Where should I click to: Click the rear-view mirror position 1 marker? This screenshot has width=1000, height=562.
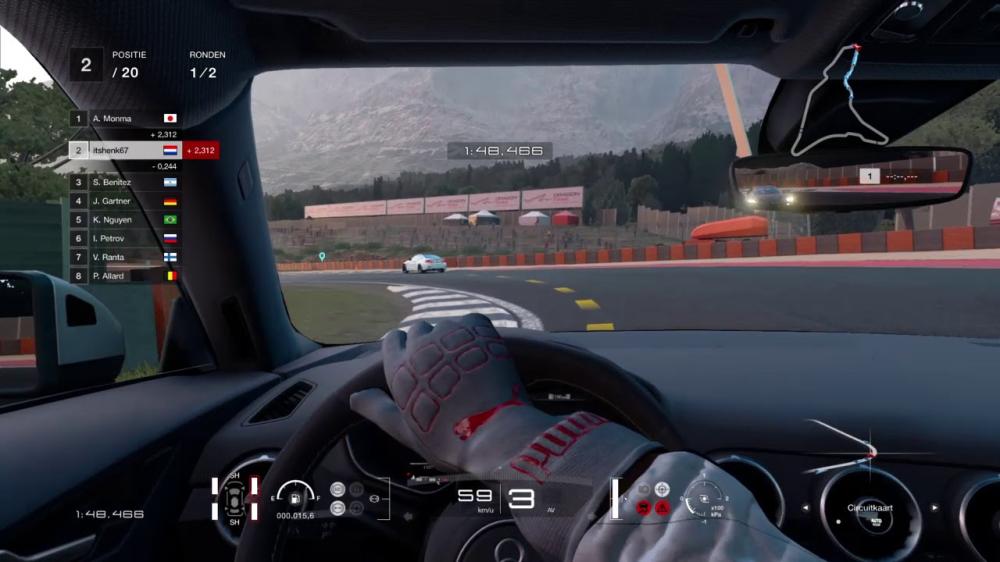point(870,176)
